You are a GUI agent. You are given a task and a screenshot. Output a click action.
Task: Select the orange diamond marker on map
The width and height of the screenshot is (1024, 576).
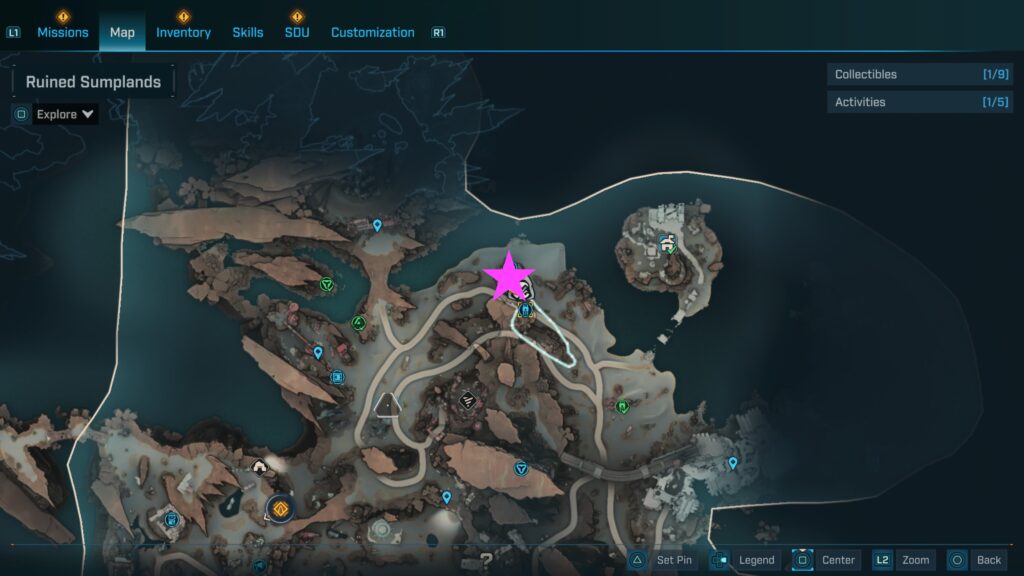click(279, 509)
